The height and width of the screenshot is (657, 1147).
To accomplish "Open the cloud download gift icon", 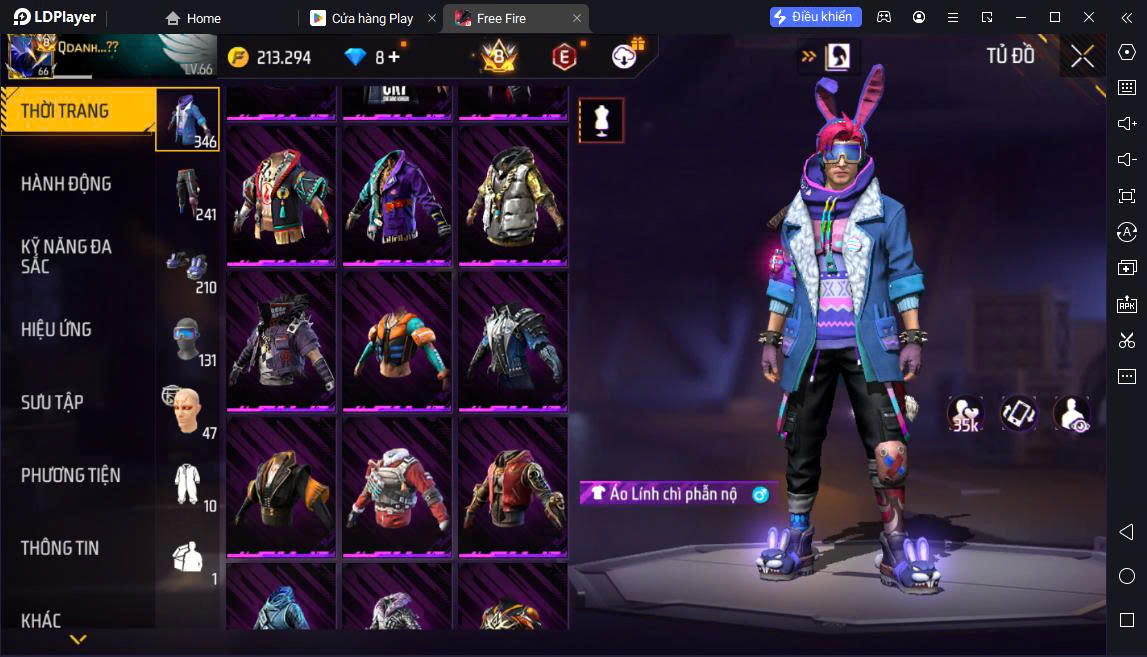I will [x=627, y=56].
